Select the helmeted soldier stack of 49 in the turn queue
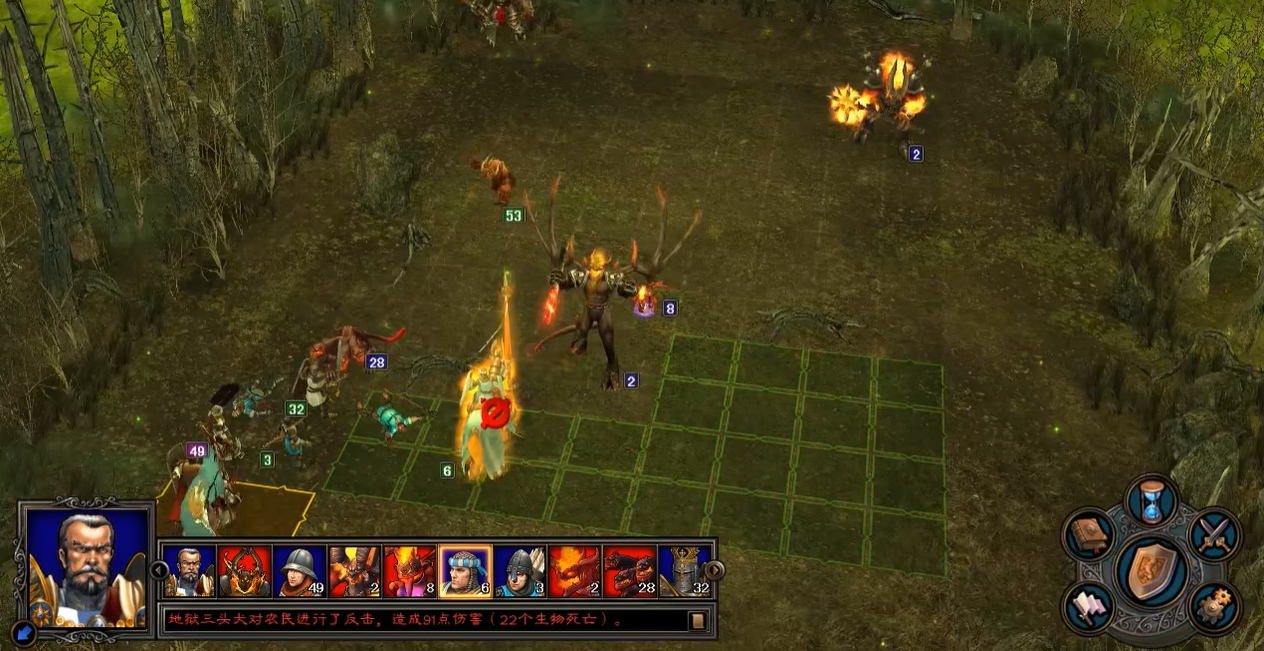This screenshot has width=1264, height=651. (x=299, y=571)
